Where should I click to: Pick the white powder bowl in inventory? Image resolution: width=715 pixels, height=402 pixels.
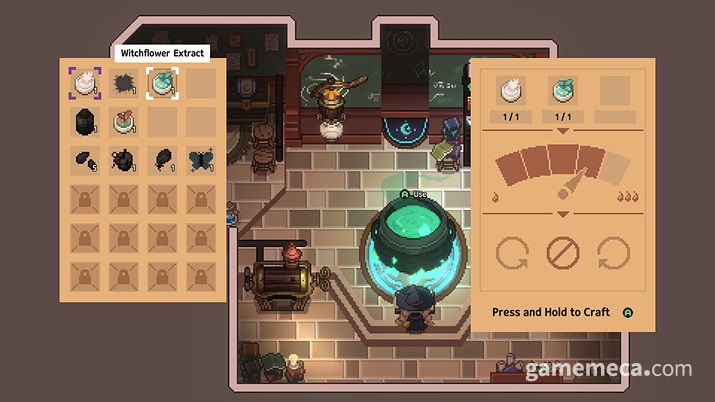click(85, 84)
